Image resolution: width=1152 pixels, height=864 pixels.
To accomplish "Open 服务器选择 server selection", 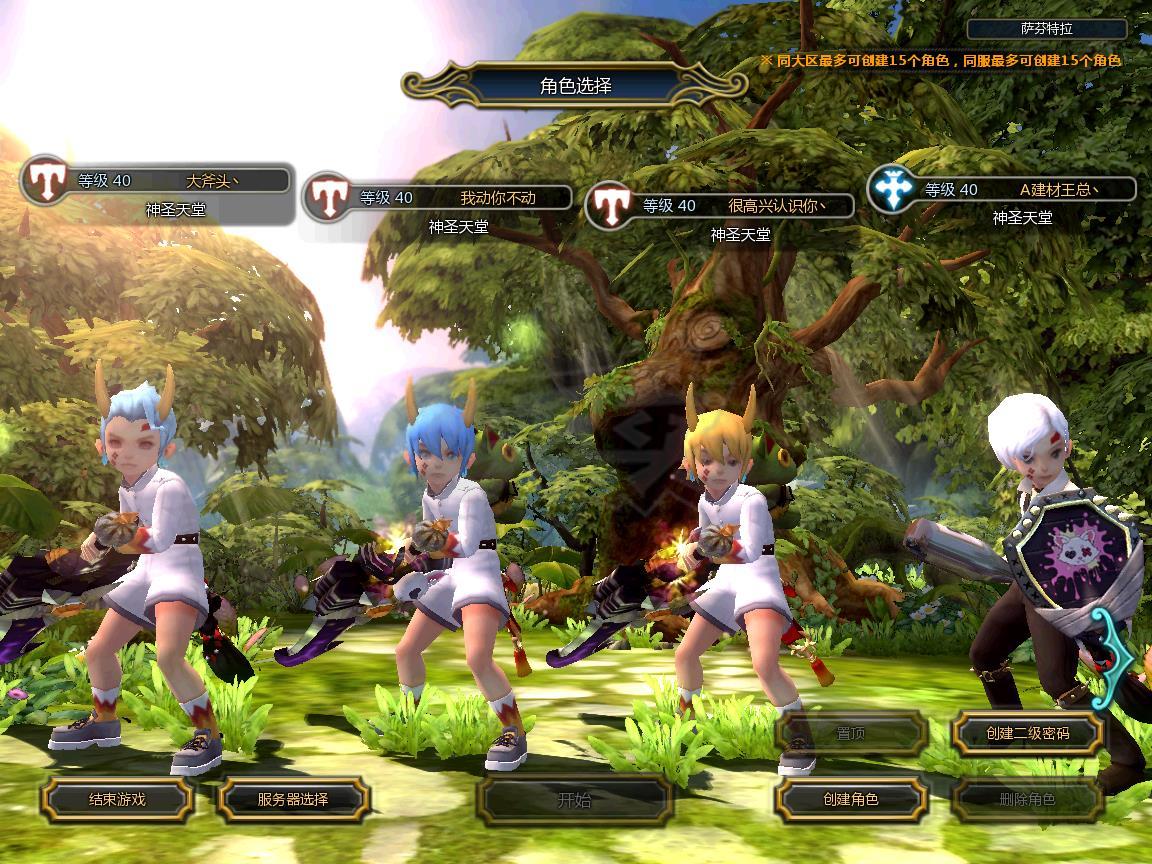I will point(293,800).
